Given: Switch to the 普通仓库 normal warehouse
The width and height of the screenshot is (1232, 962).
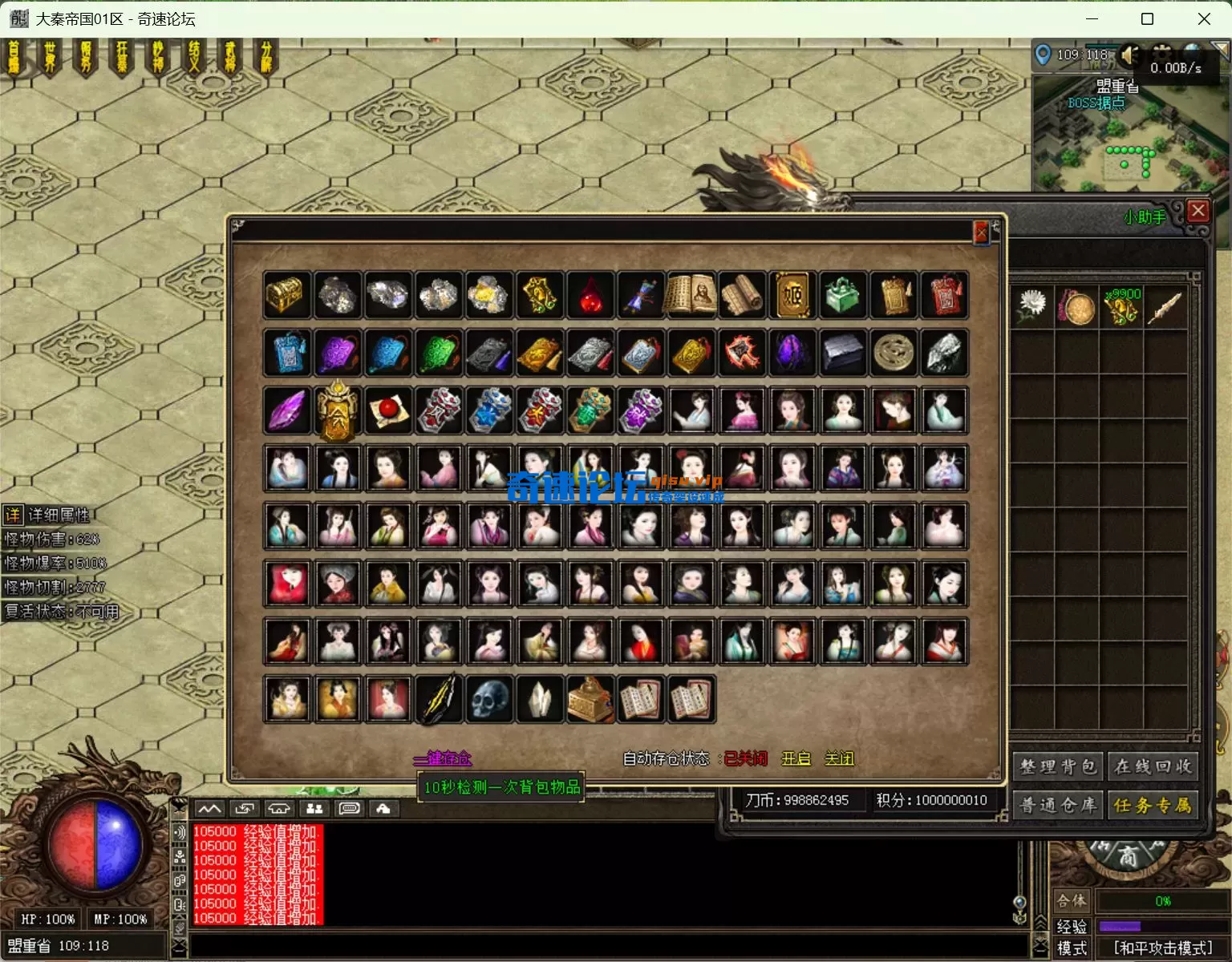Looking at the screenshot, I should pyautogui.click(x=1058, y=805).
